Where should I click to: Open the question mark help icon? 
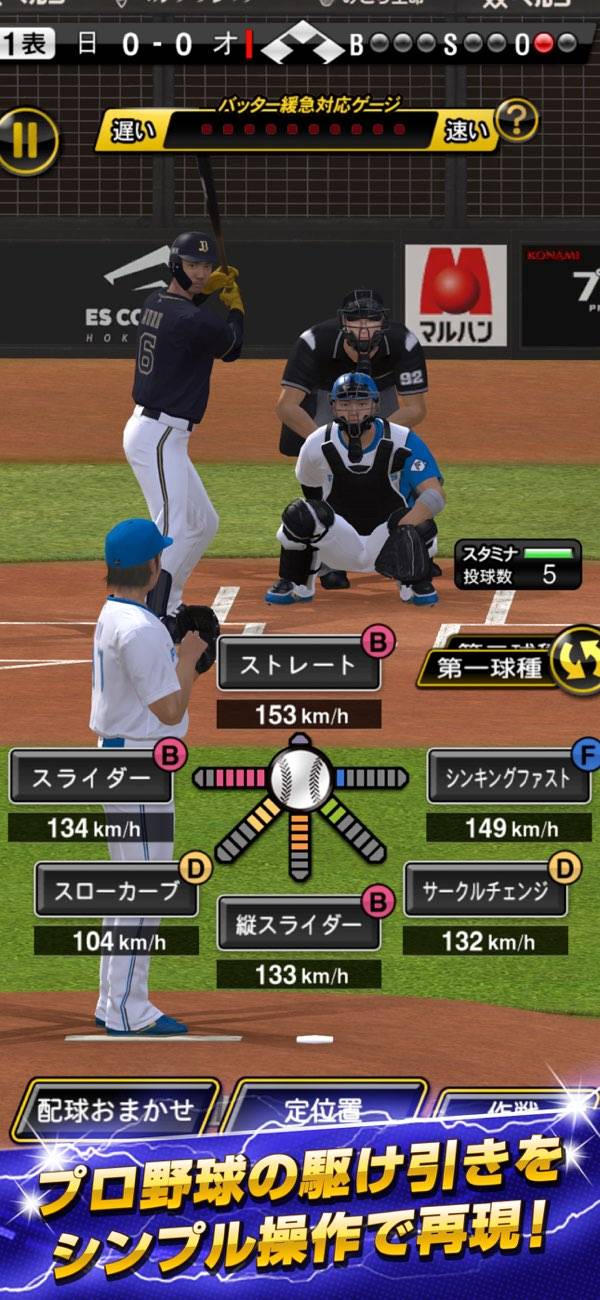pyautogui.click(x=516, y=122)
